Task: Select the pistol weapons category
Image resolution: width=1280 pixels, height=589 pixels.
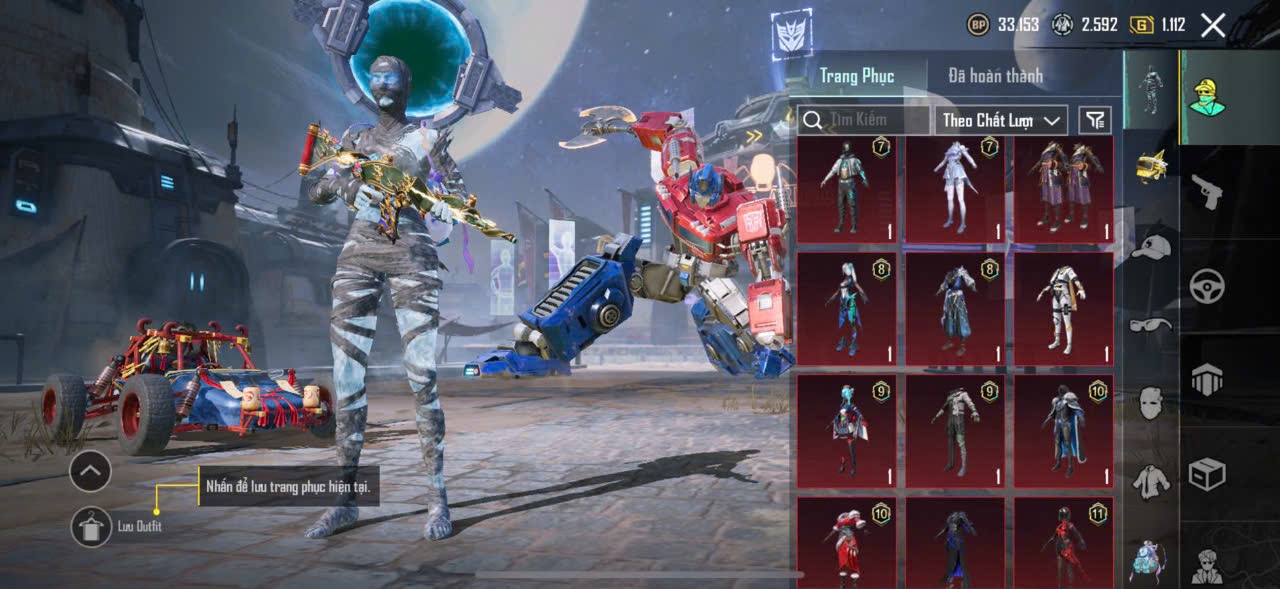Action: point(1207,191)
